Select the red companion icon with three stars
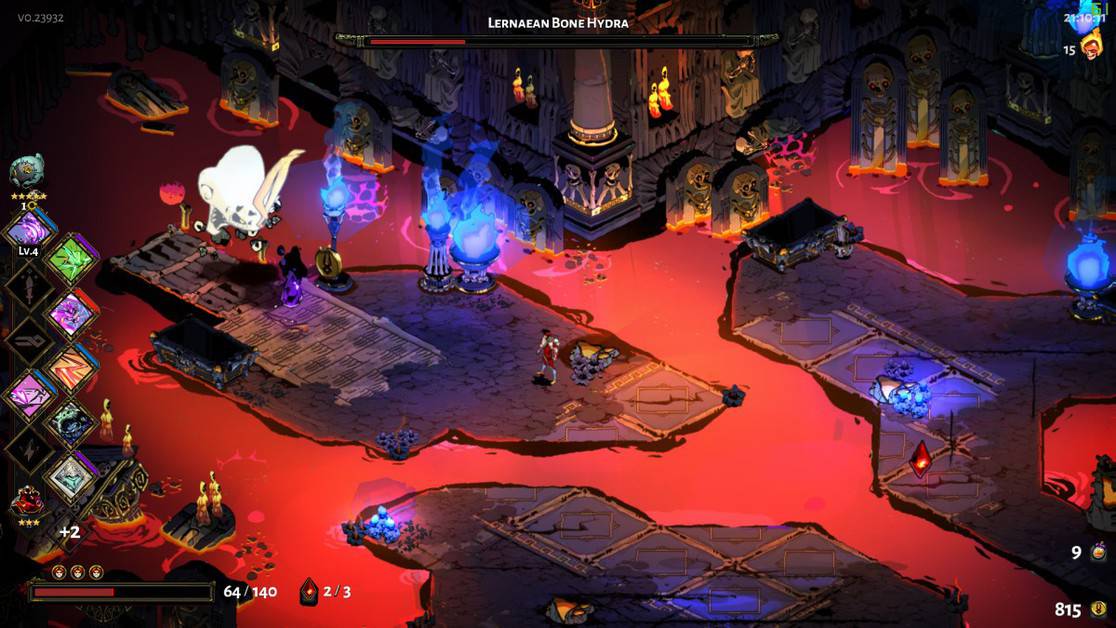The image size is (1116, 628). tap(27, 500)
